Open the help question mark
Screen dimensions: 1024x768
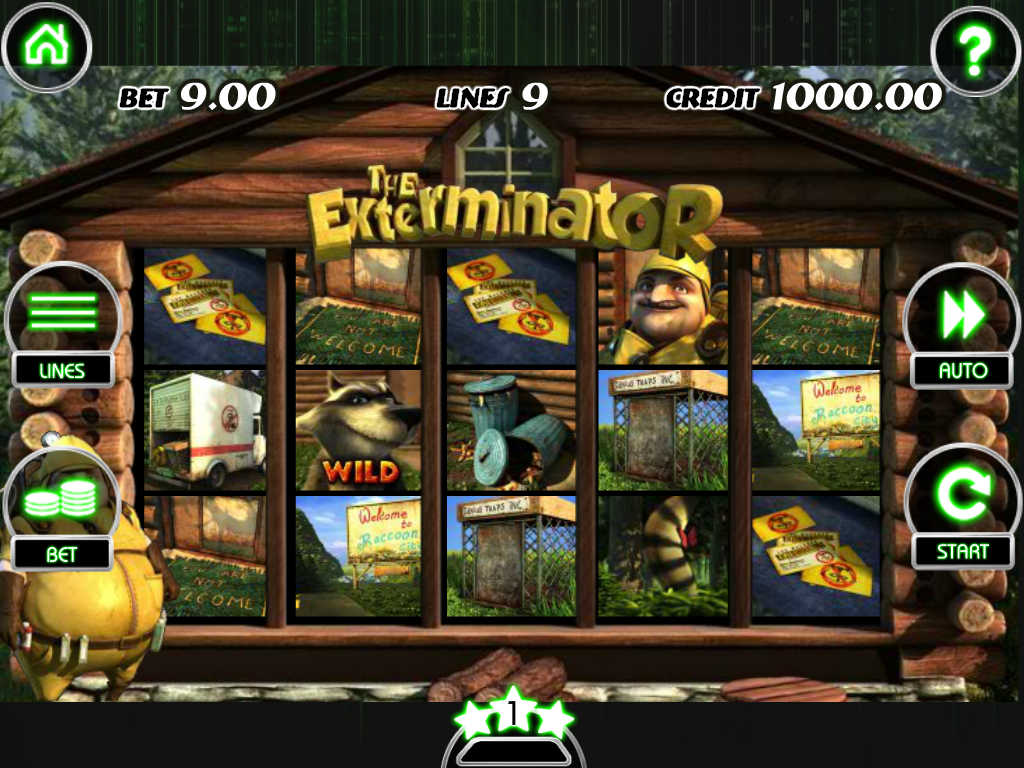(x=974, y=47)
